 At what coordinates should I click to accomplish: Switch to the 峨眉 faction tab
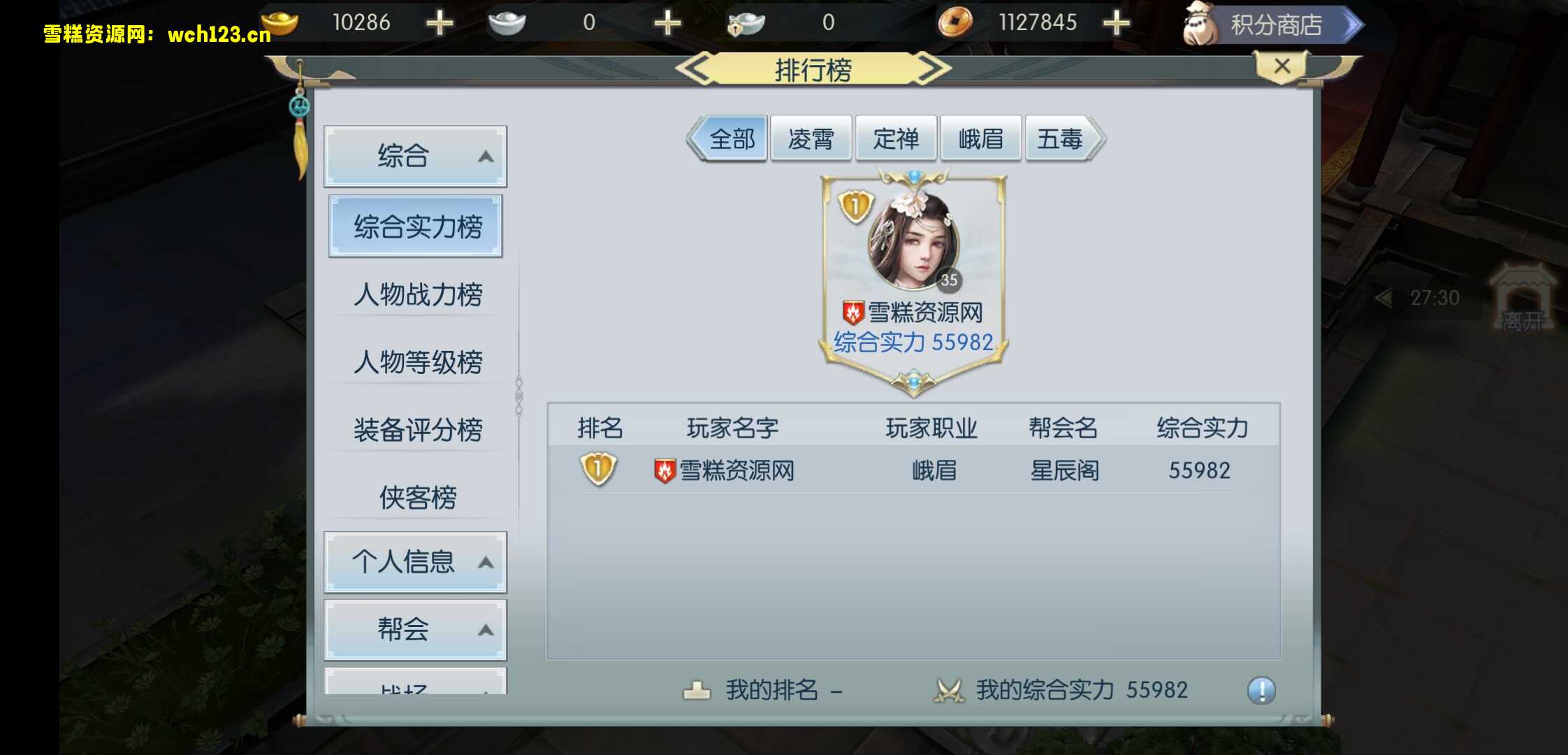pyautogui.click(x=980, y=138)
